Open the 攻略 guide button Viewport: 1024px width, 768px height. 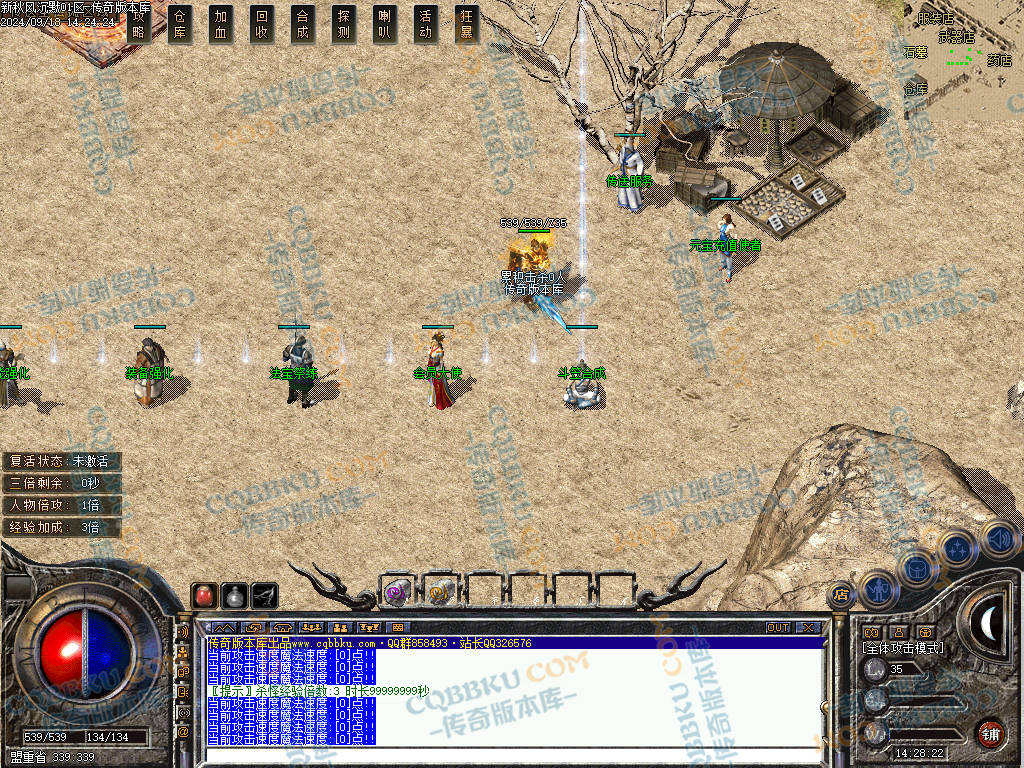coord(139,23)
